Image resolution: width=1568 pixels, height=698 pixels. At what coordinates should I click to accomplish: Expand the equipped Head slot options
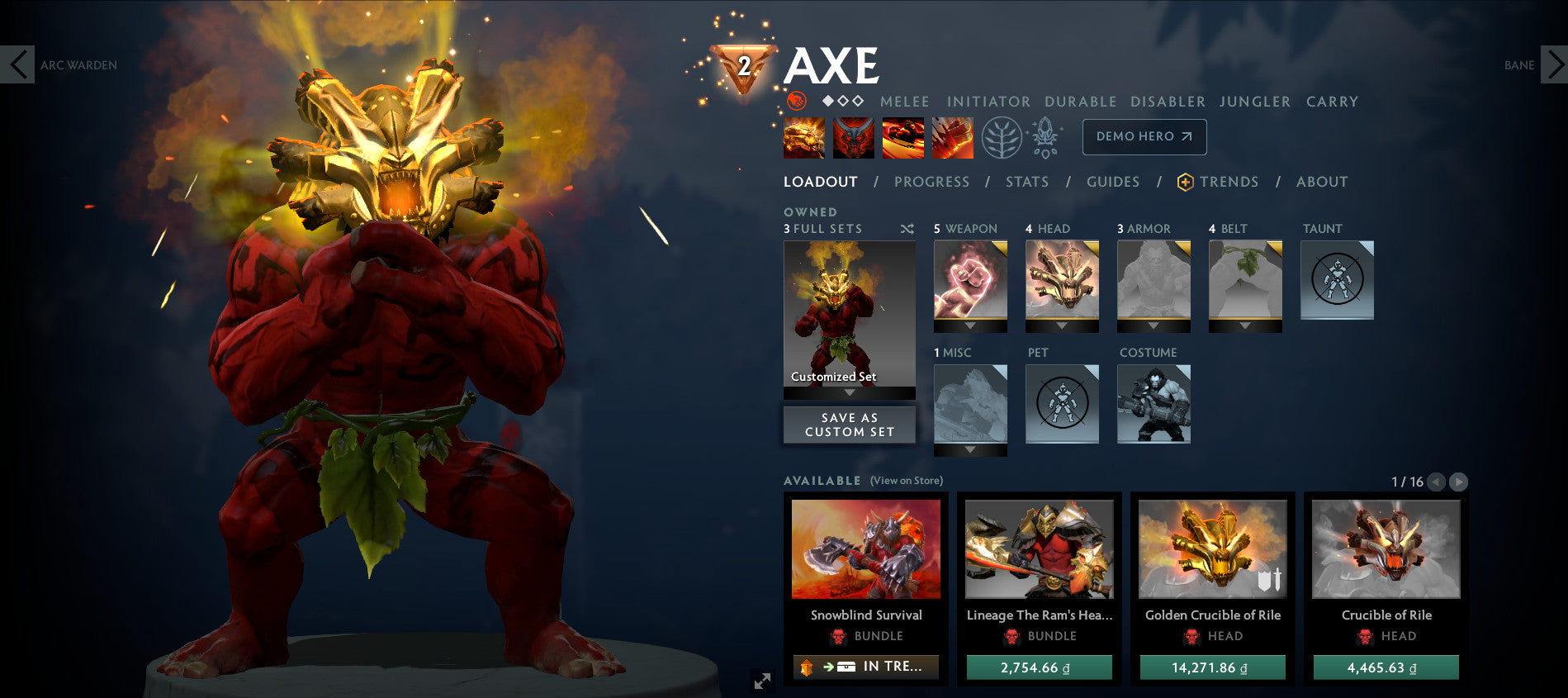(1062, 325)
